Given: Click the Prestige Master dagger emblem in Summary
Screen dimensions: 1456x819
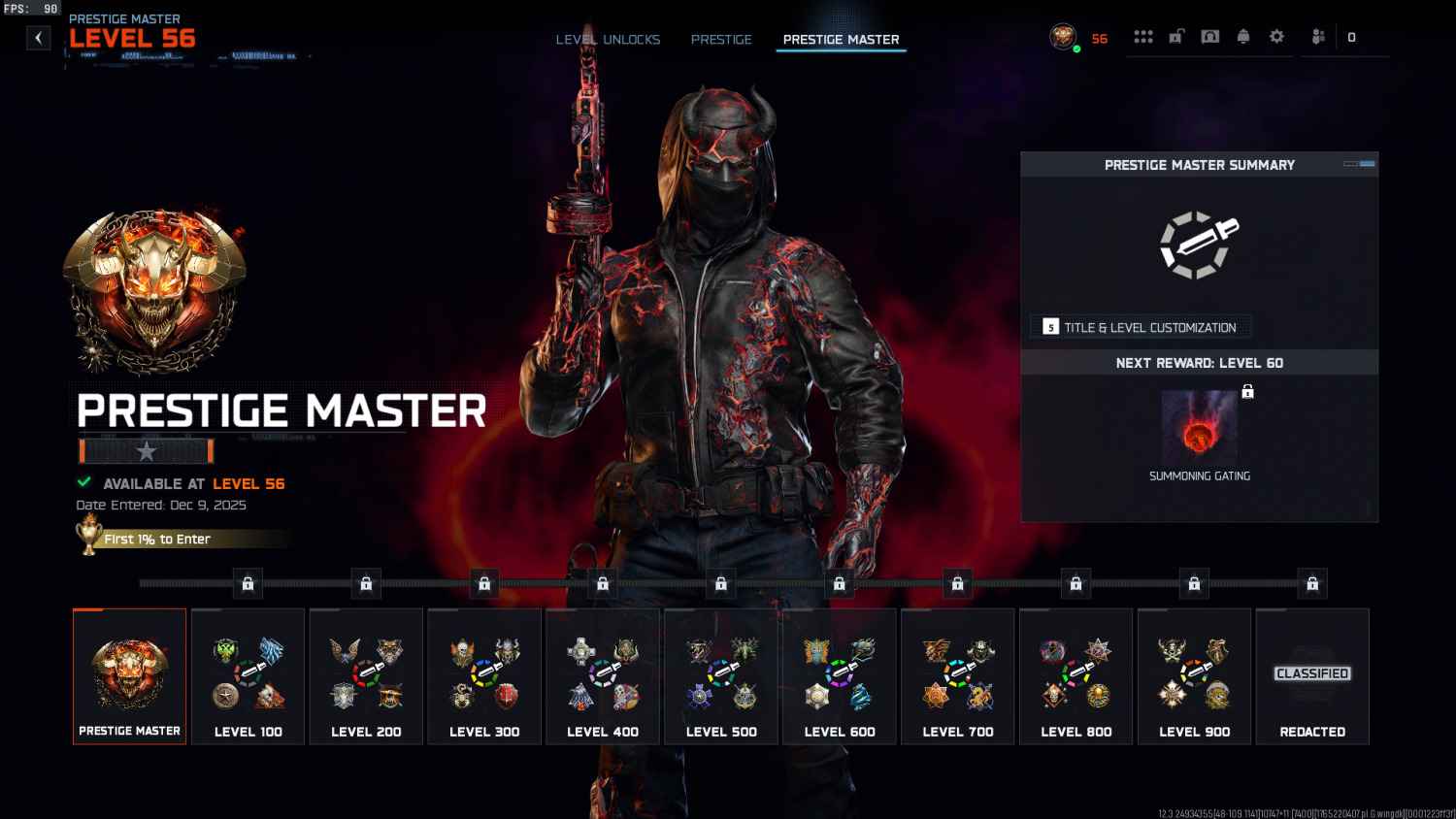Looking at the screenshot, I should (x=1200, y=246).
